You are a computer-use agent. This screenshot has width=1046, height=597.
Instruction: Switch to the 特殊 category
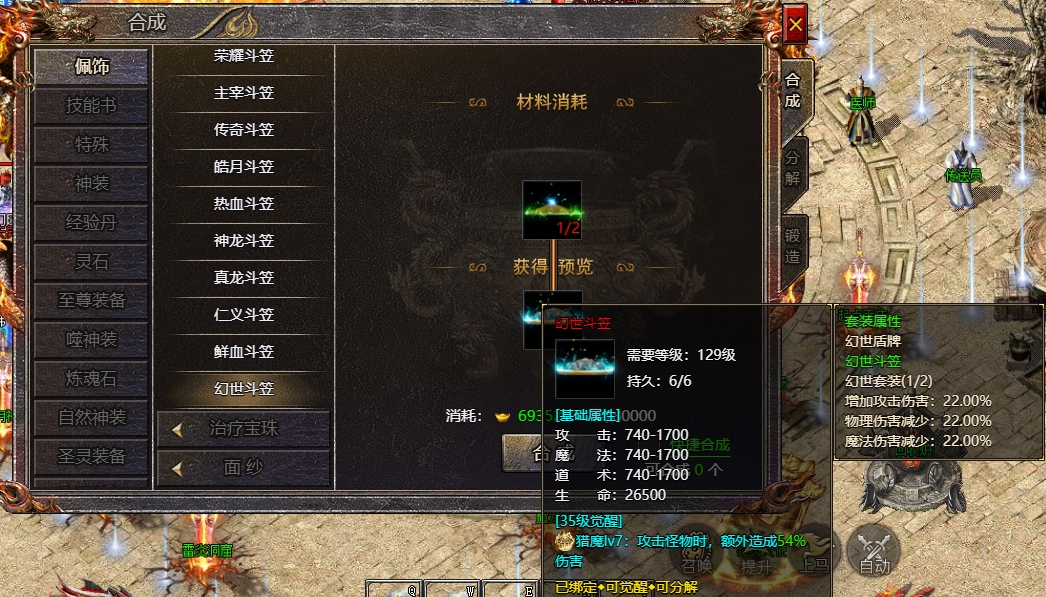92,145
